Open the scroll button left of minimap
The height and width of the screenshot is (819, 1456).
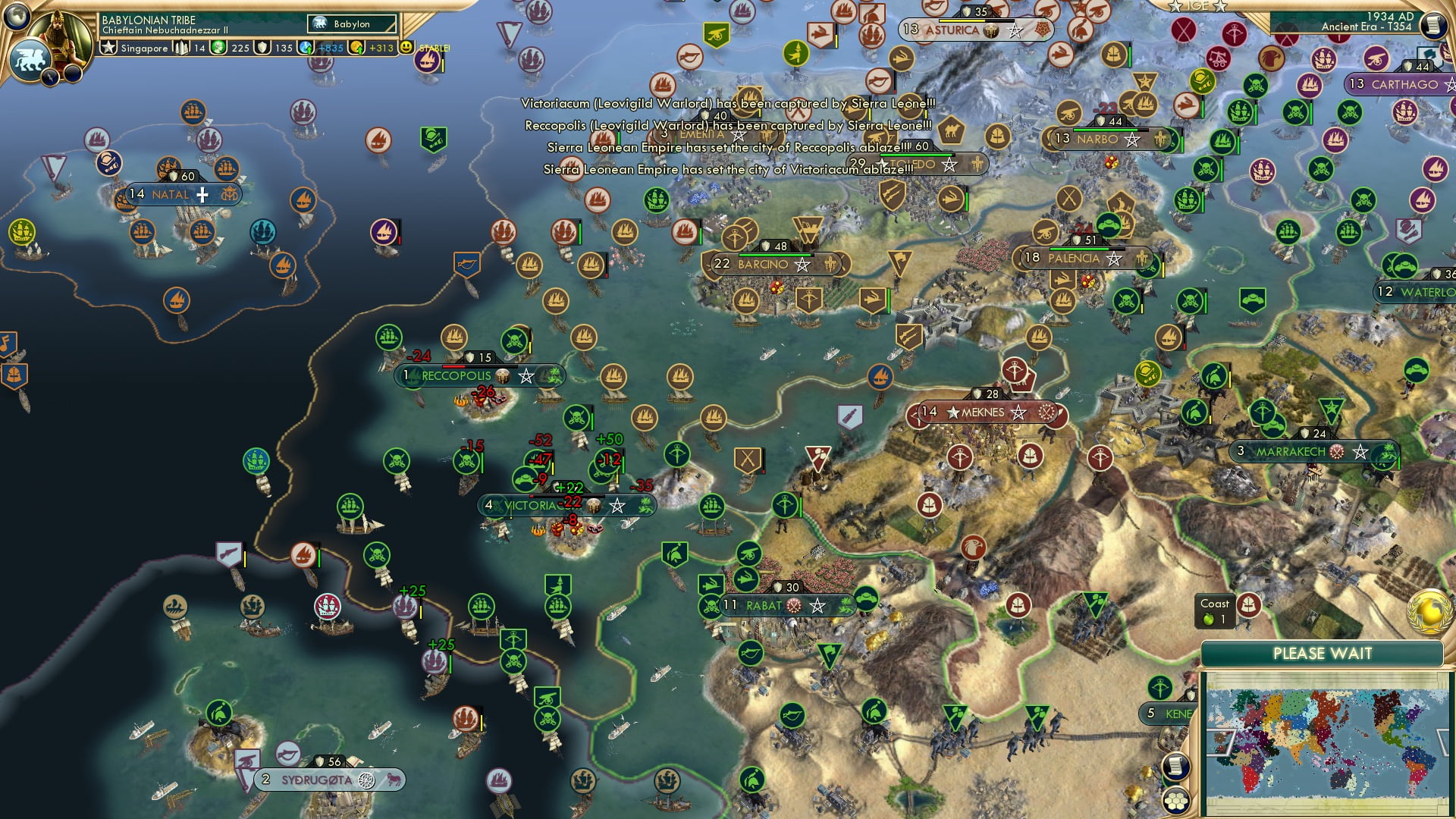(x=1174, y=767)
